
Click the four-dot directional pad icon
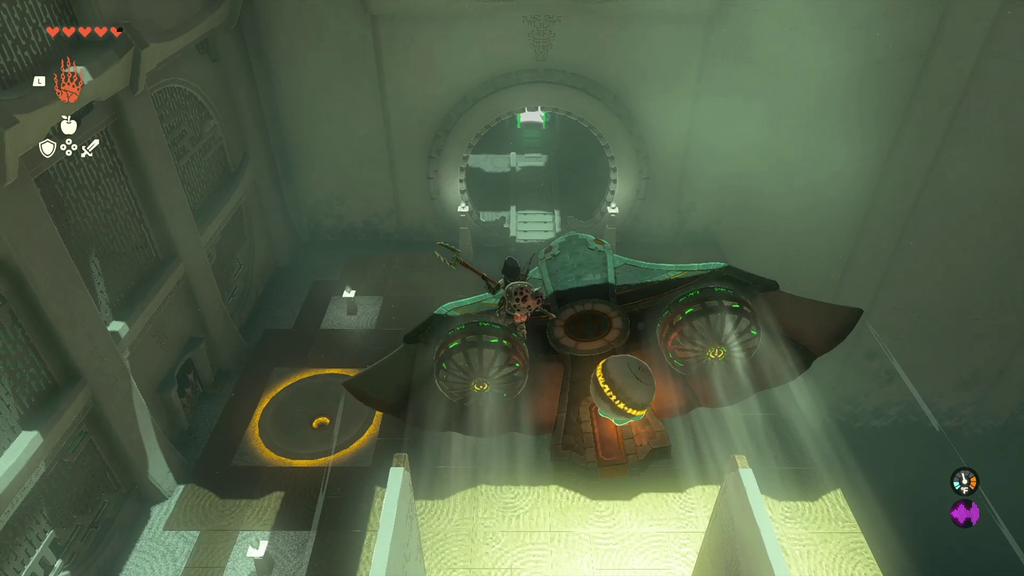point(68,148)
